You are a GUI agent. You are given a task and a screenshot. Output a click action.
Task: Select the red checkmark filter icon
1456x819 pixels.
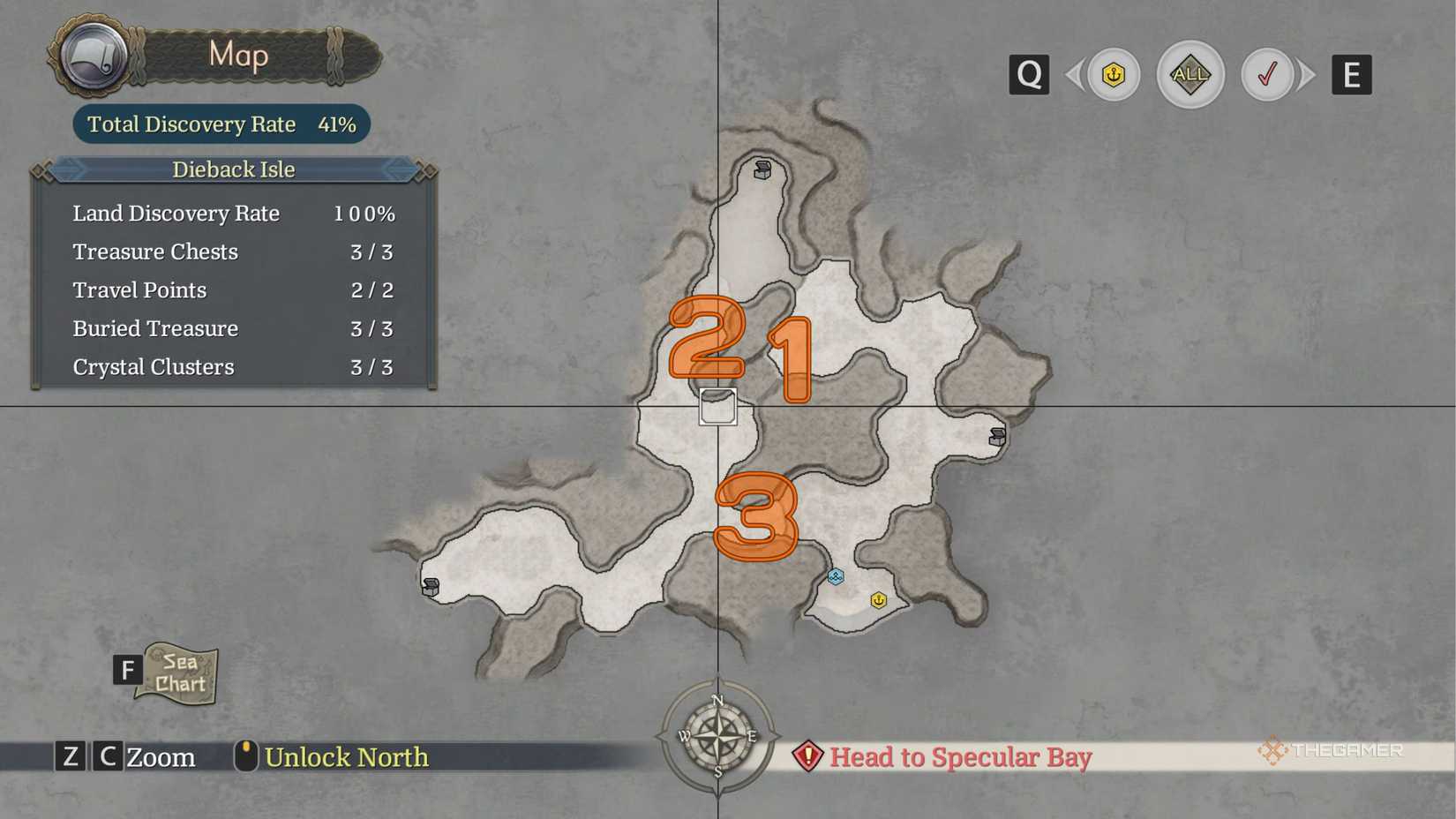[1269, 75]
